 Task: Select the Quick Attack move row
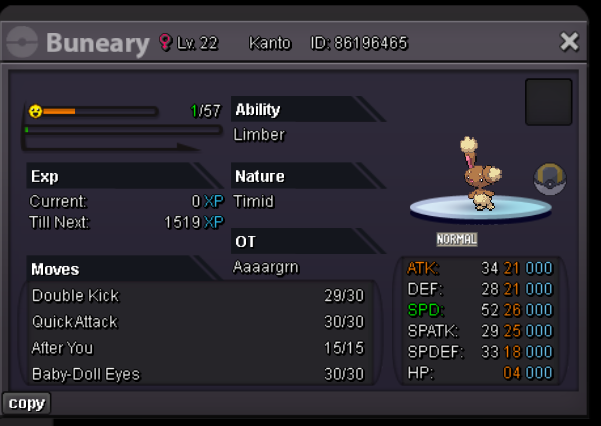(200, 322)
